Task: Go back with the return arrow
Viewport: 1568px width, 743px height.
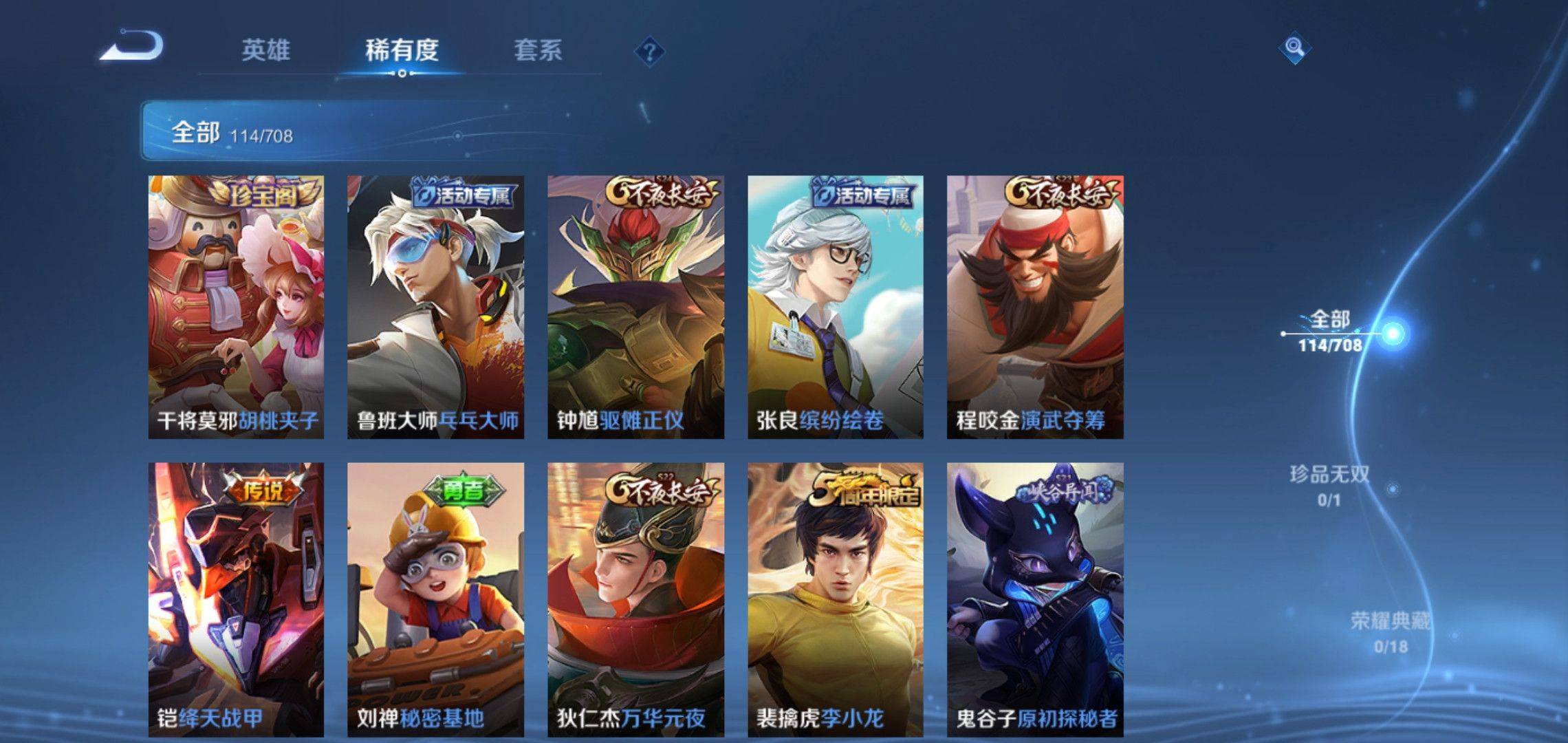Action: point(132,47)
